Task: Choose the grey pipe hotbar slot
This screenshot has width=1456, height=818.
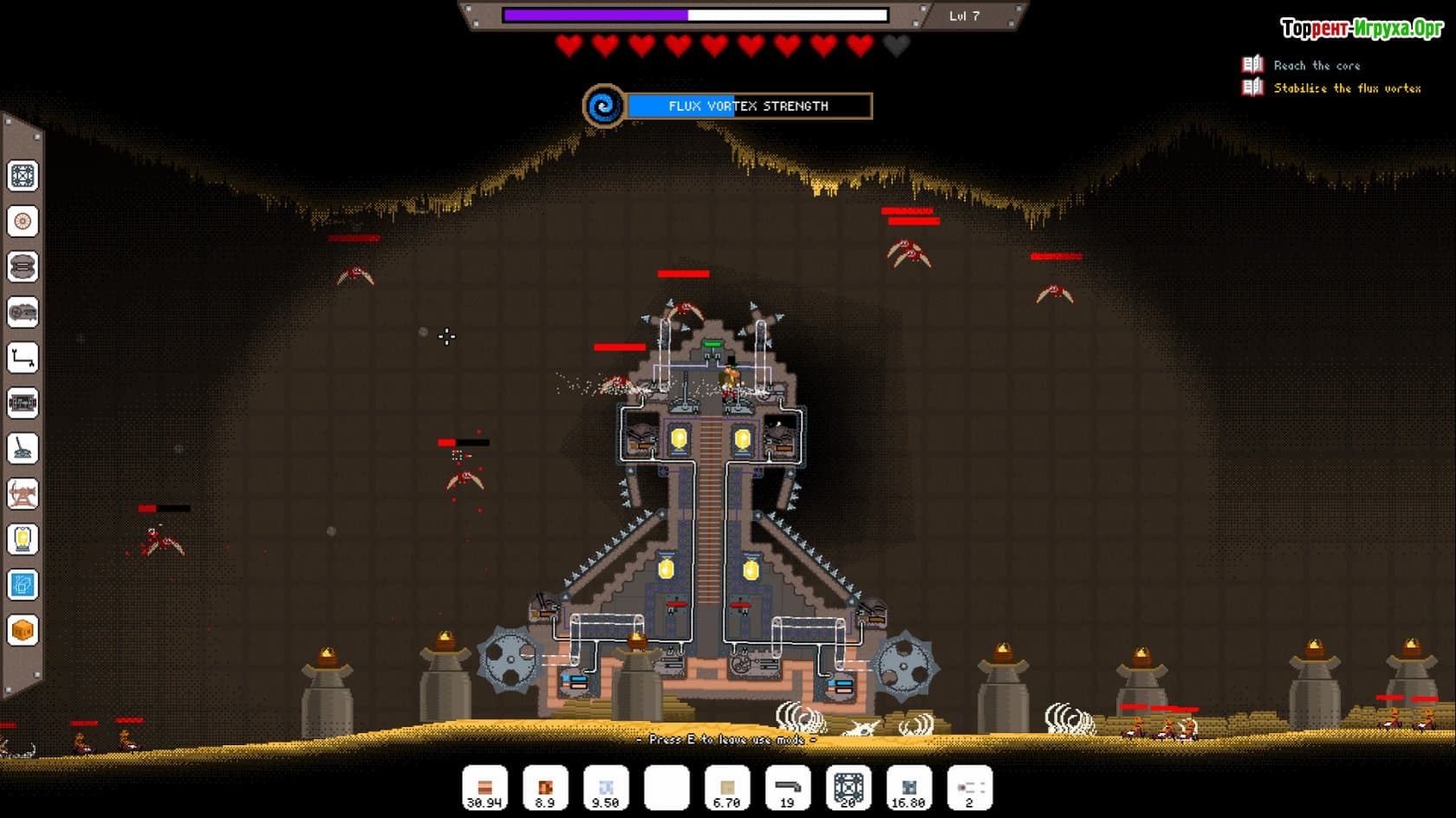Action: coord(788,788)
